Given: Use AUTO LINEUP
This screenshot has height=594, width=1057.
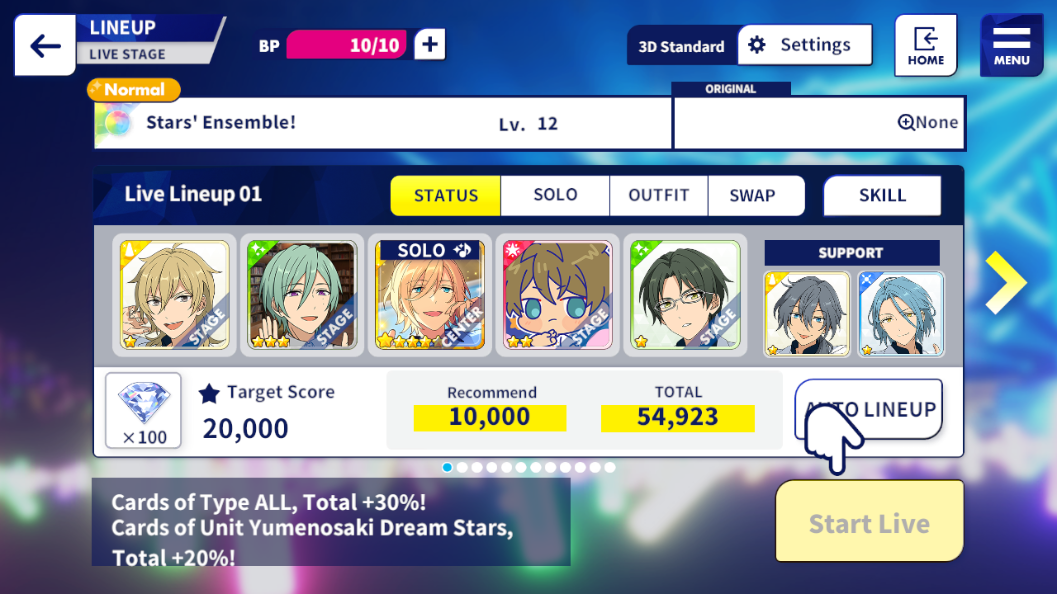Looking at the screenshot, I should pyautogui.click(x=869, y=409).
